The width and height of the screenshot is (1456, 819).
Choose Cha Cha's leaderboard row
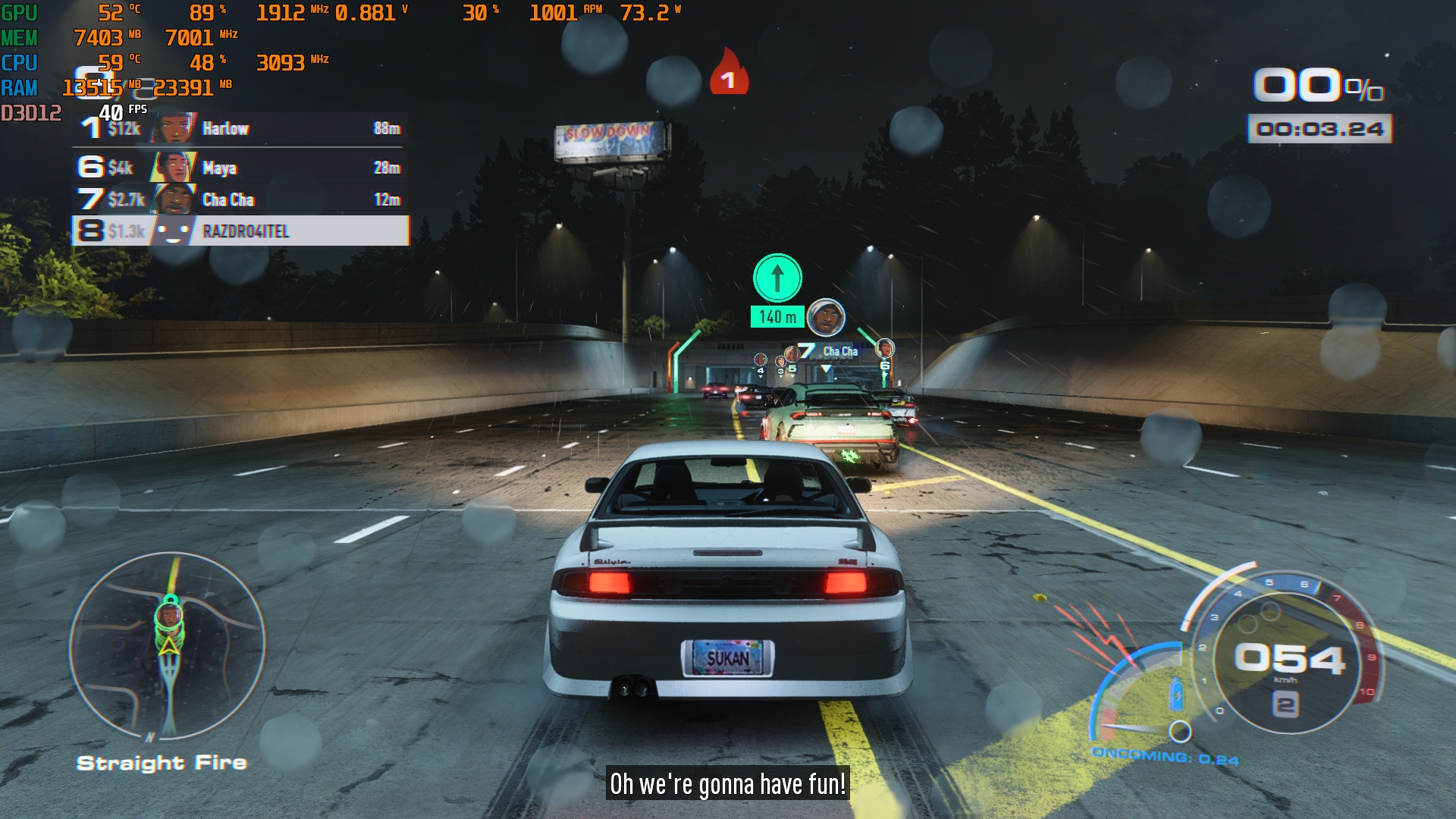click(x=241, y=199)
